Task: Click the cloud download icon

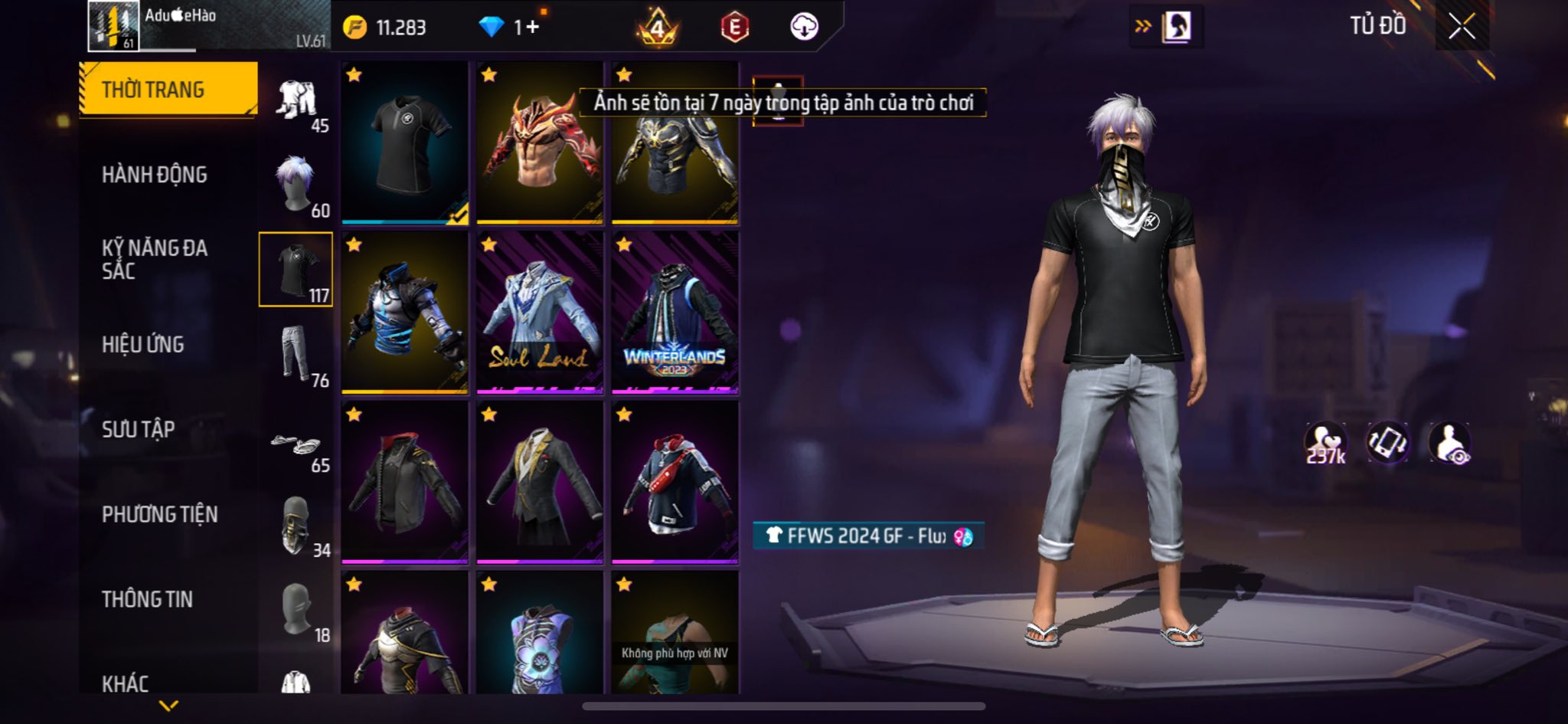Action: (804, 28)
